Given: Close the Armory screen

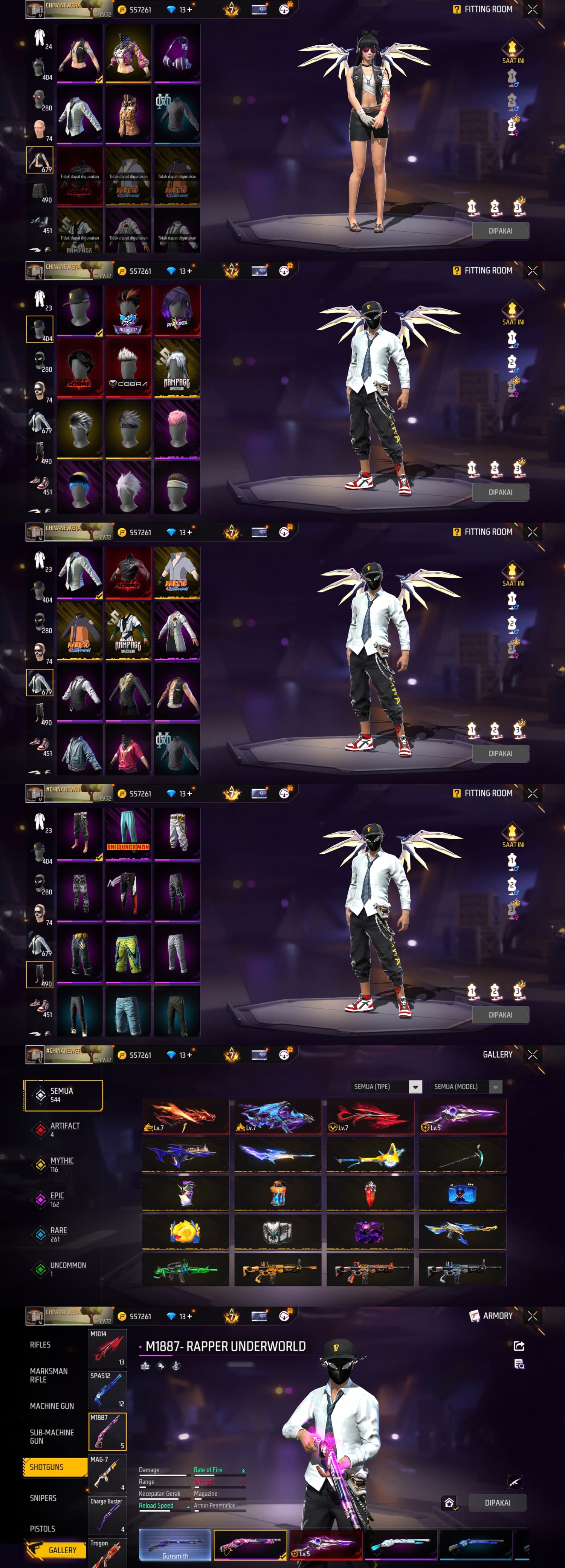Looking at the screenshot, I should pyautogui.click(x=533, y=1315).
